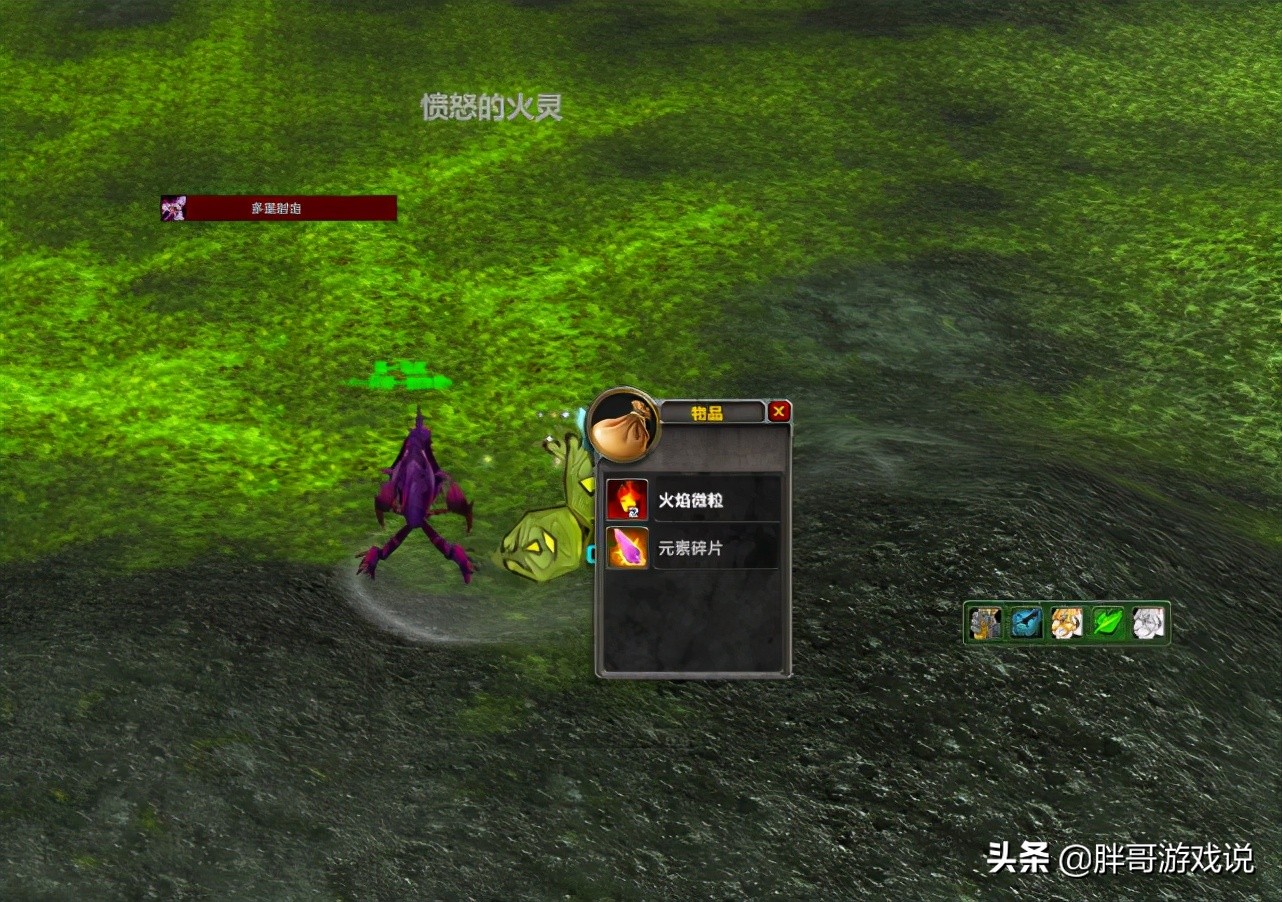Click the red cast bar with purple icon
The height and width of the screenshot is (902, 1282).
coord(279,208)
